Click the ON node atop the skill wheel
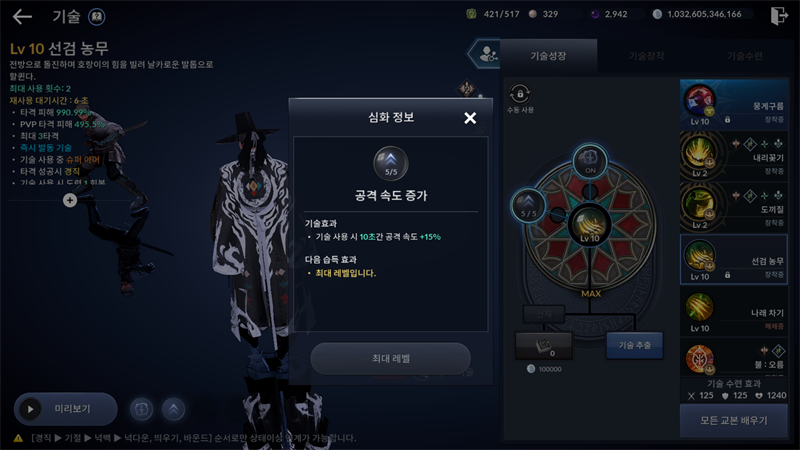This screenshot has height=450, width=800. pos(588,160)
